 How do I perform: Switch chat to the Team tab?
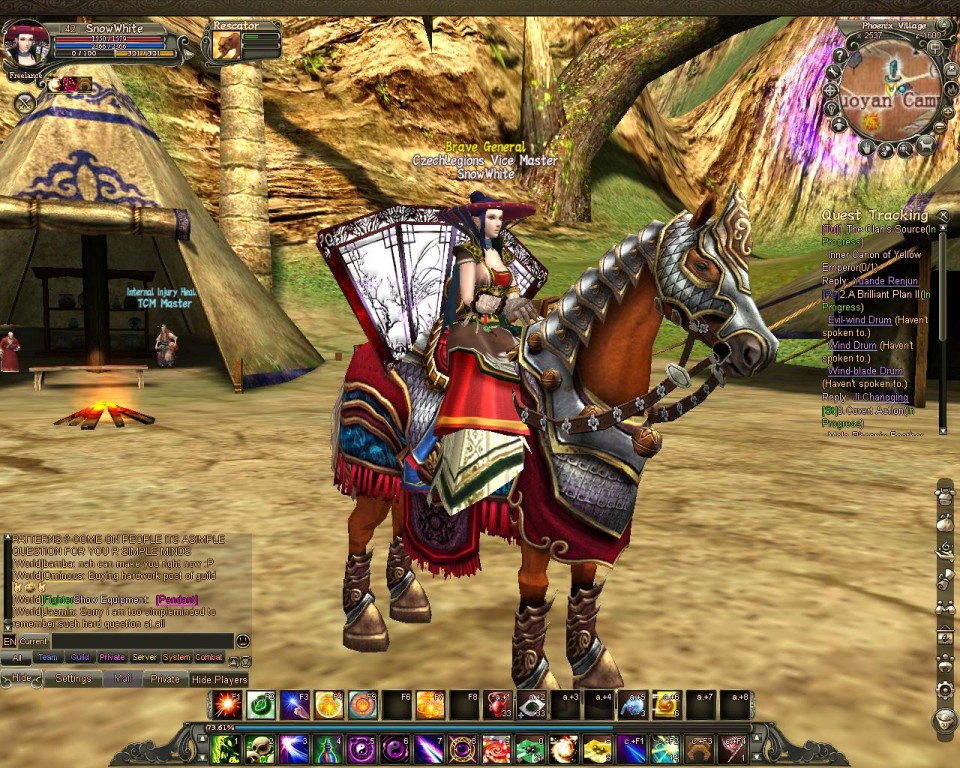48,657
